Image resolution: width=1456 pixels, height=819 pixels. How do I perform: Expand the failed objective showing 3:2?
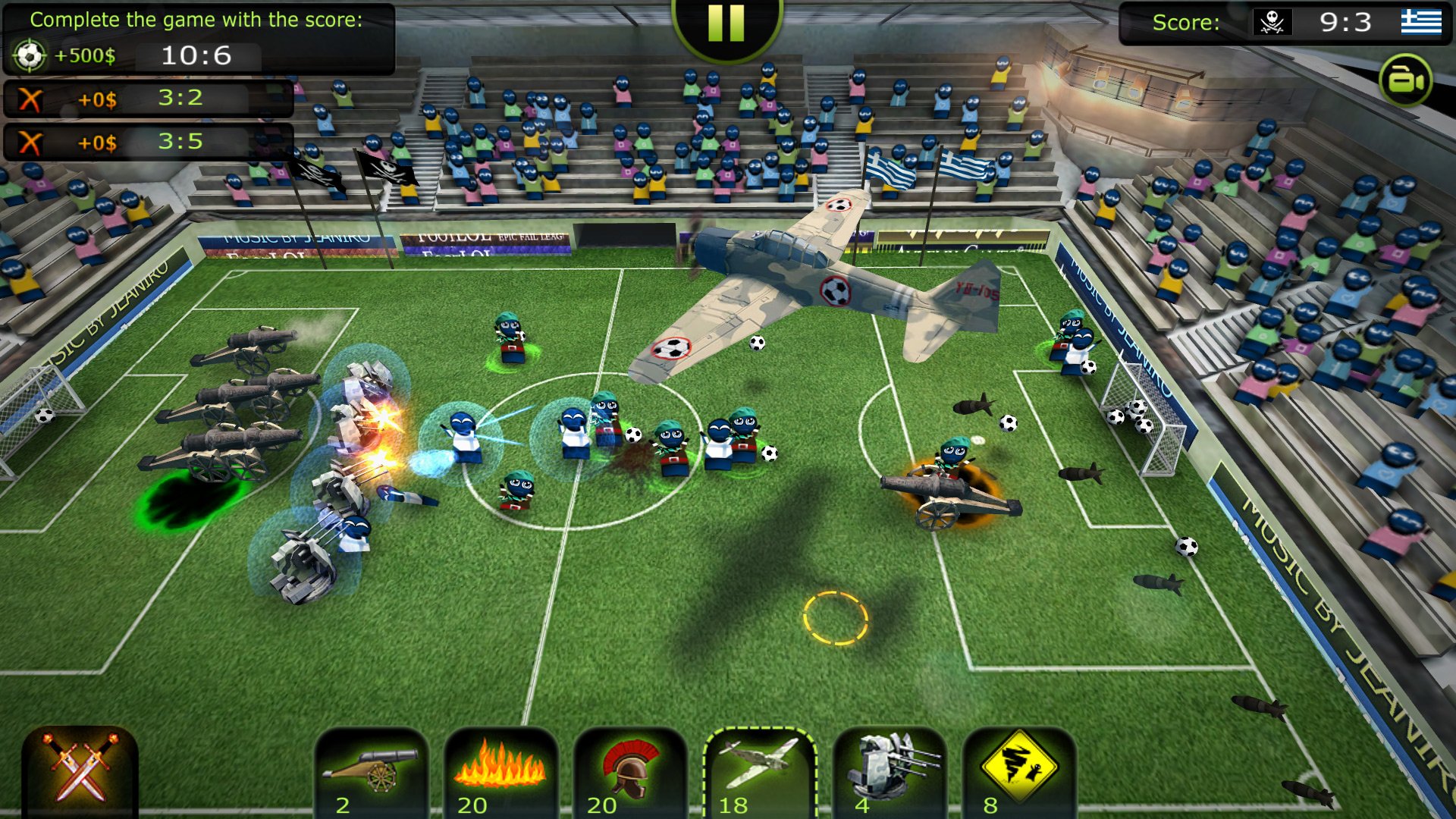point(148,97)
